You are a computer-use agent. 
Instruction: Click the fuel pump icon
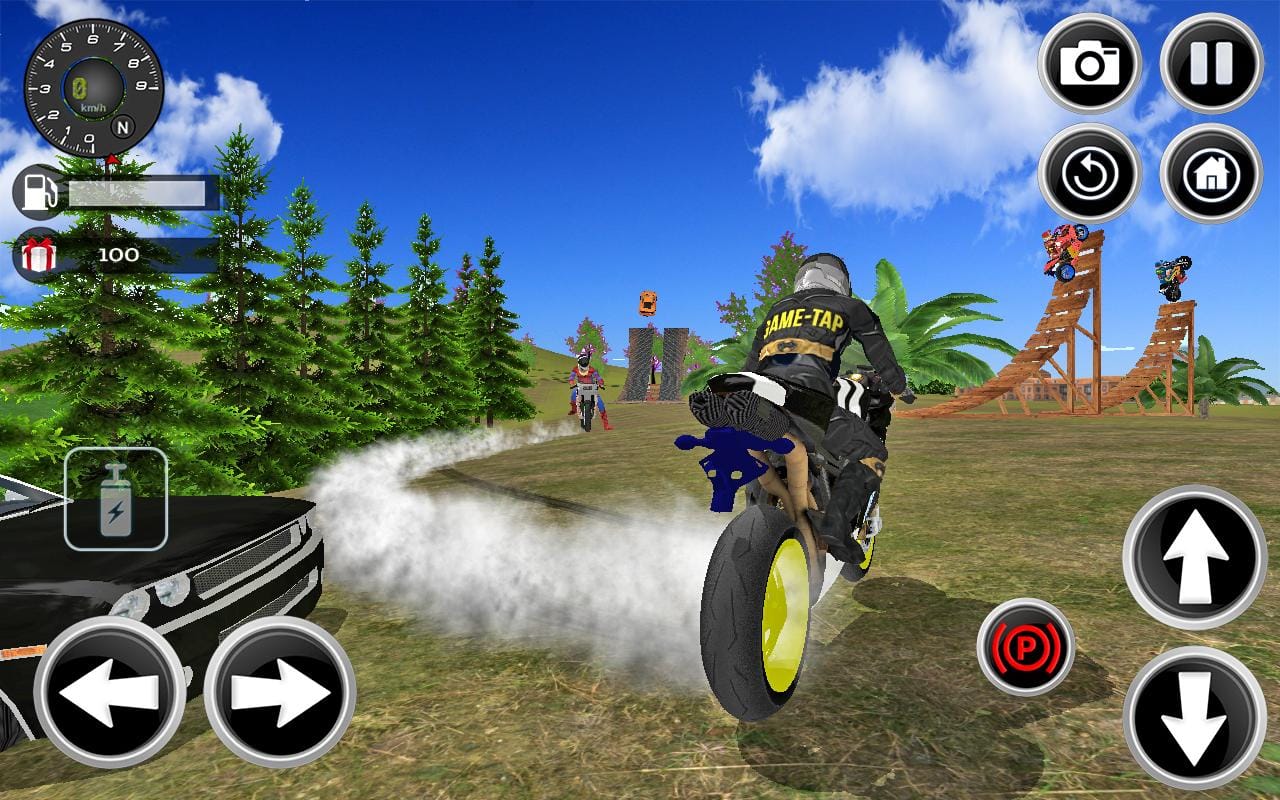point(37,190)
